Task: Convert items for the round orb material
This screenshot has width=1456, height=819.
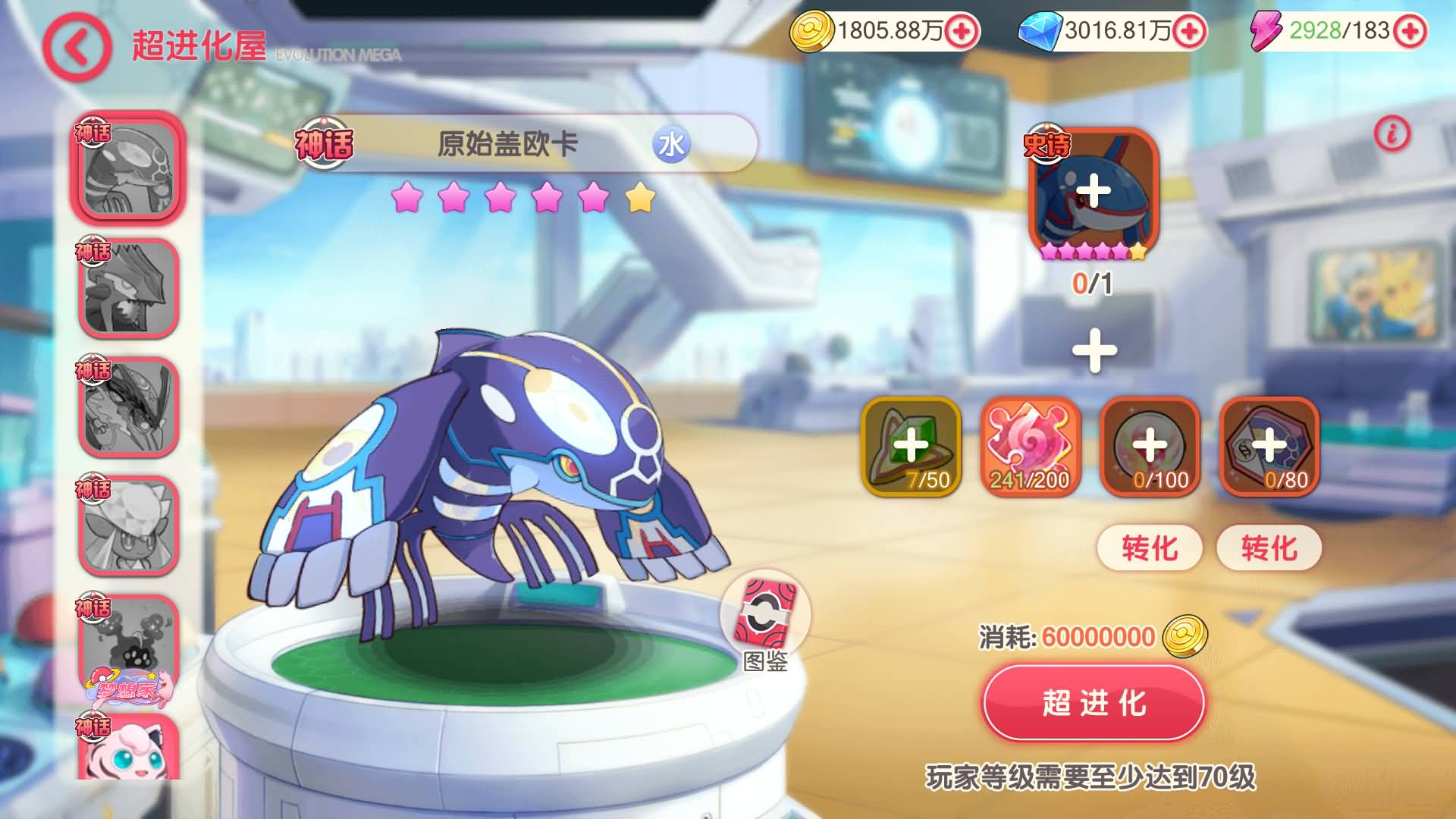Action: coord(1150,548)
